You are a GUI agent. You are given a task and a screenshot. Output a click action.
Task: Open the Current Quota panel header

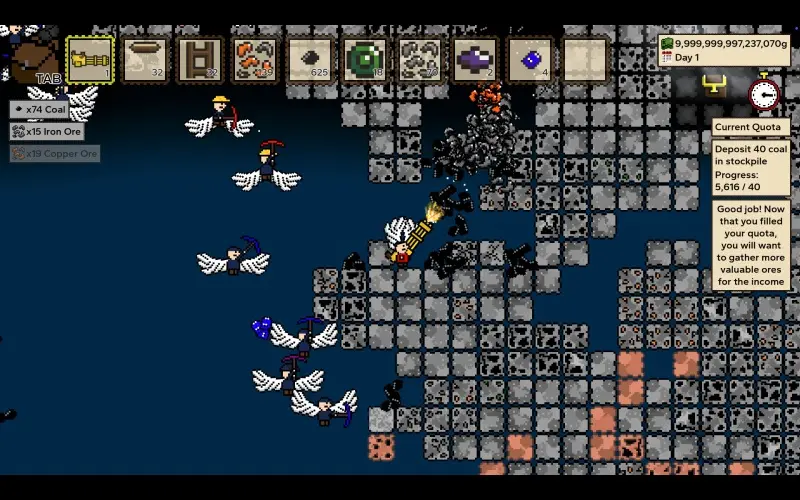pyautogui.click(x=750, y=128)
